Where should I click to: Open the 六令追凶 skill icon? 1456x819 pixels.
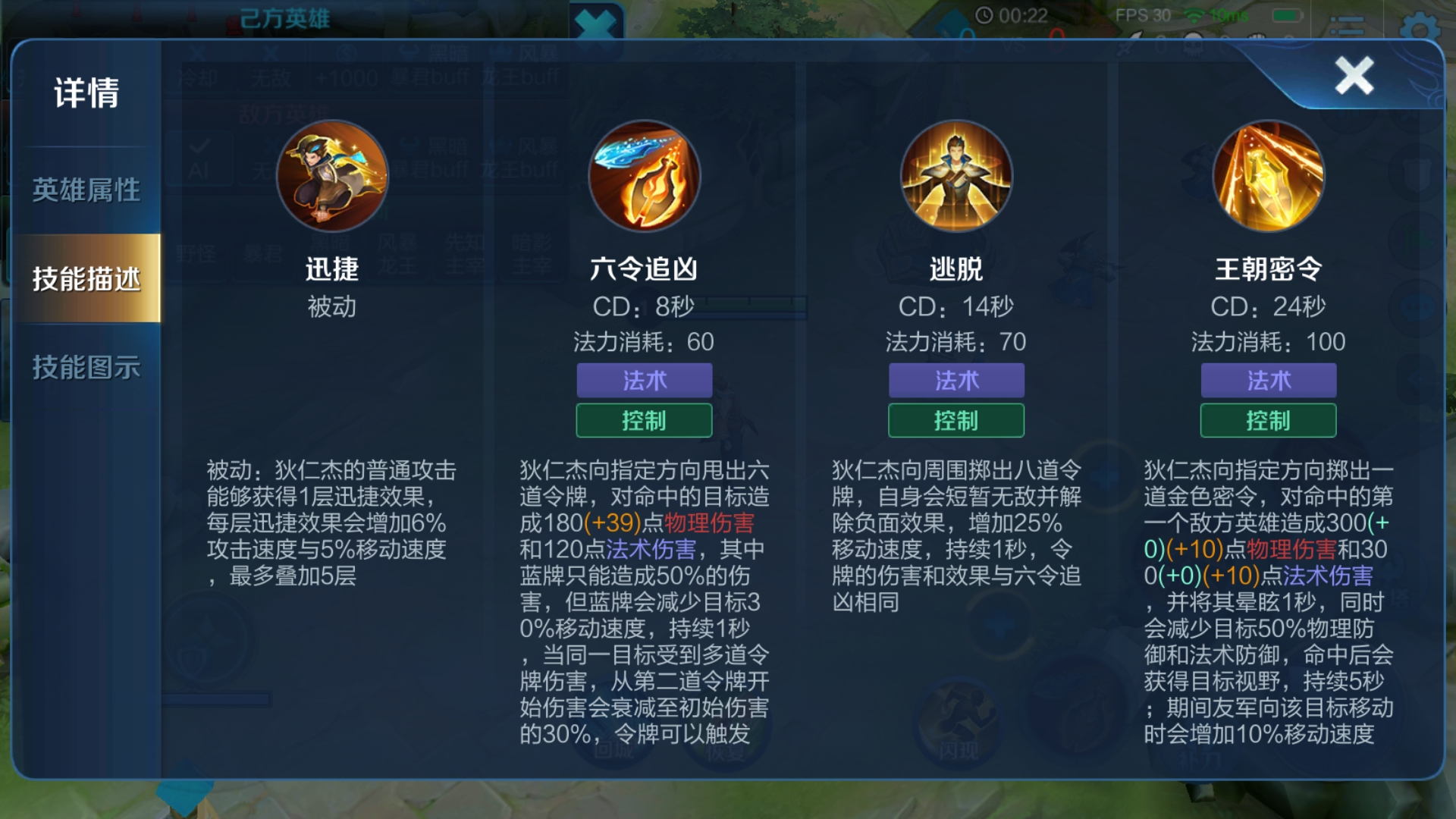point(645,175)
